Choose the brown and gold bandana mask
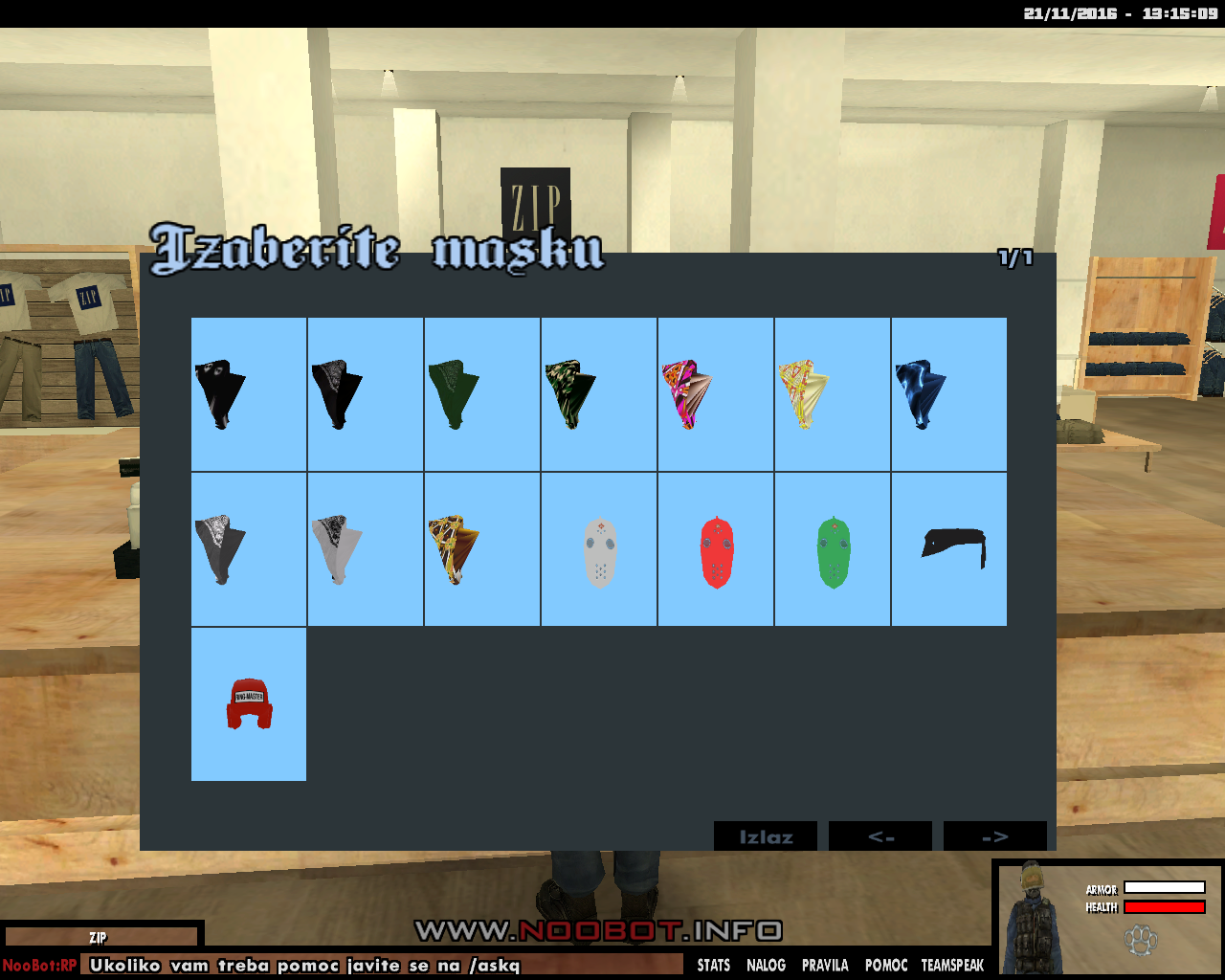Viewport: 1225px width, 980px height. 482,549
